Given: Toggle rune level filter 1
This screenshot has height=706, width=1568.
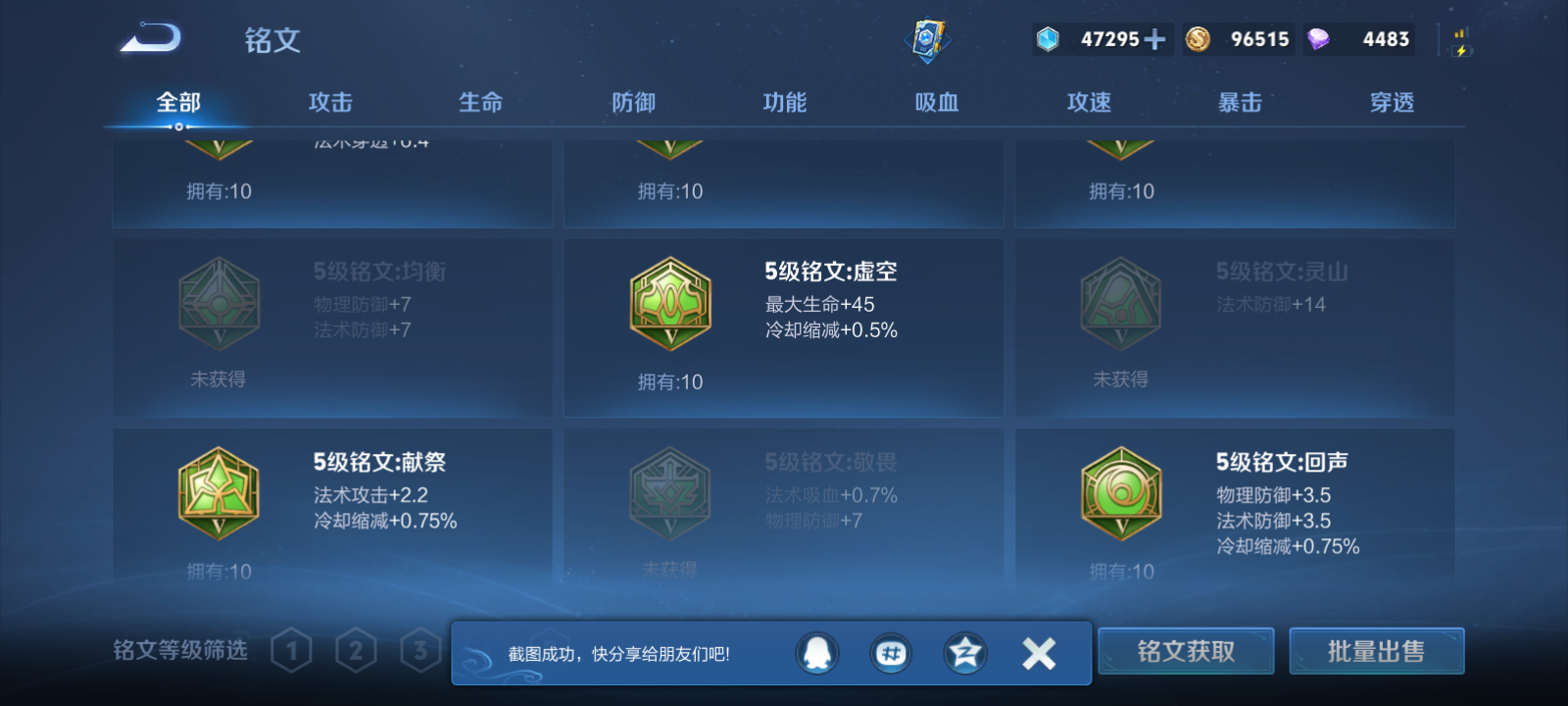Looking at the screenshot, I should pyautogui.click(x=291, y=649).
